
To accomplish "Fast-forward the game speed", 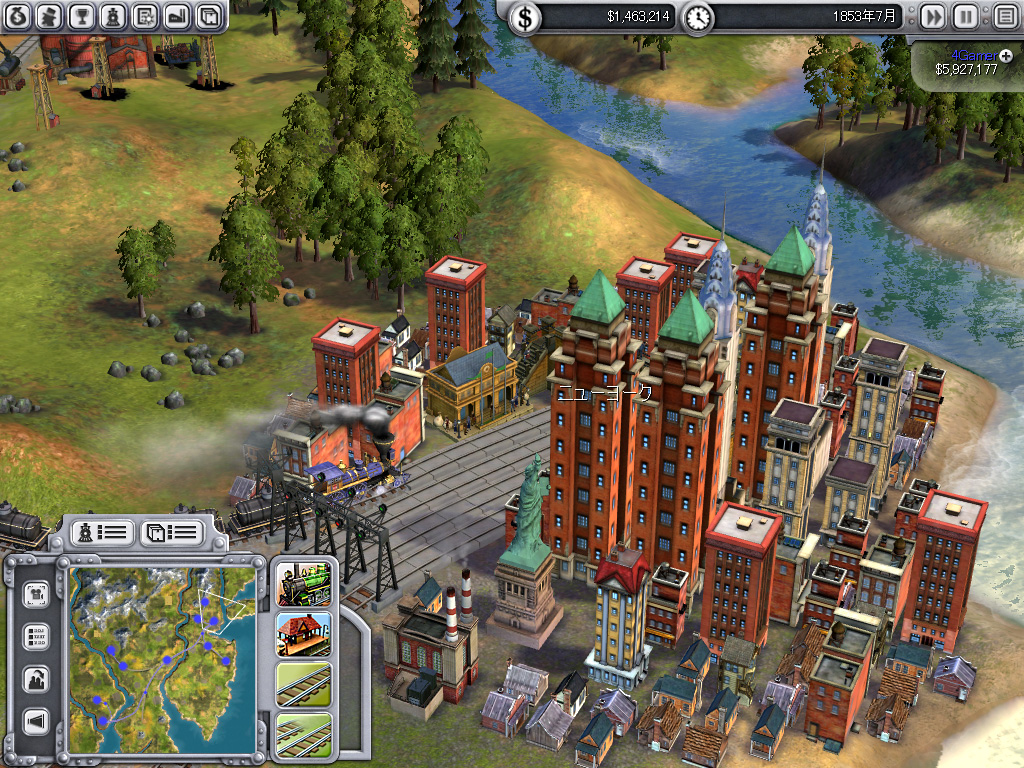I will point(932,16).
